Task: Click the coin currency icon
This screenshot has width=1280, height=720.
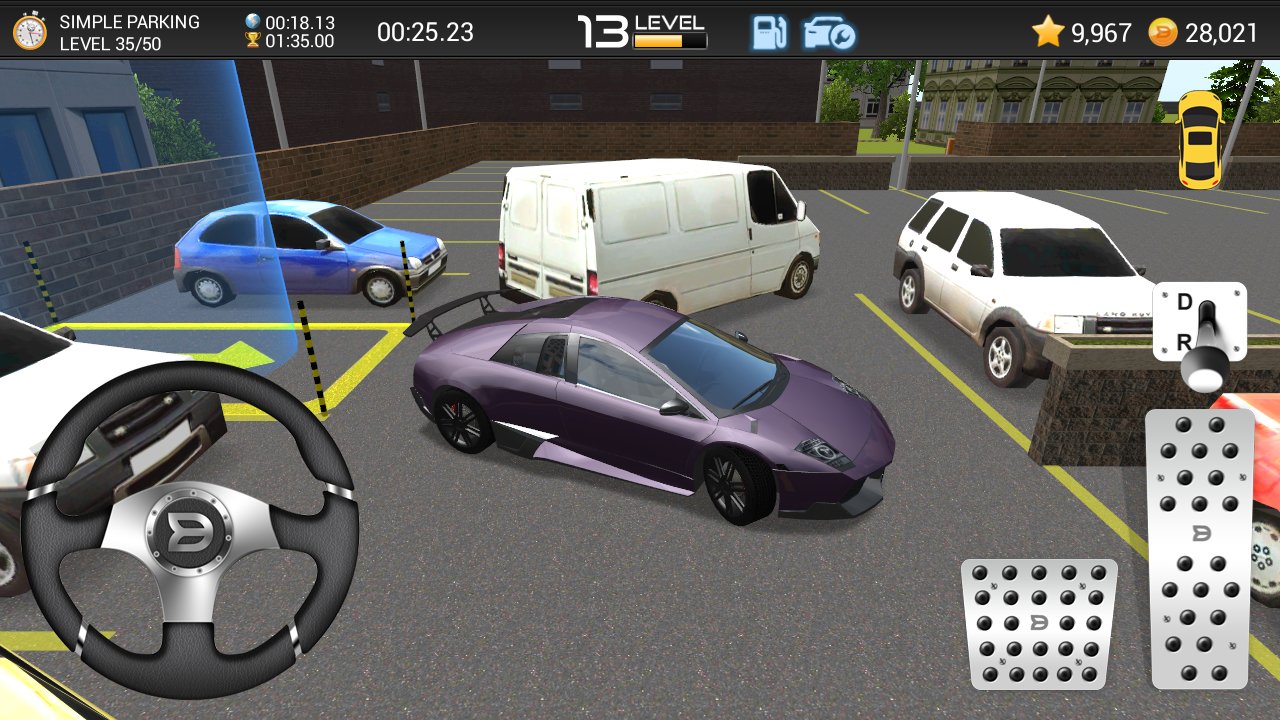Action: tap(1164, 31)
